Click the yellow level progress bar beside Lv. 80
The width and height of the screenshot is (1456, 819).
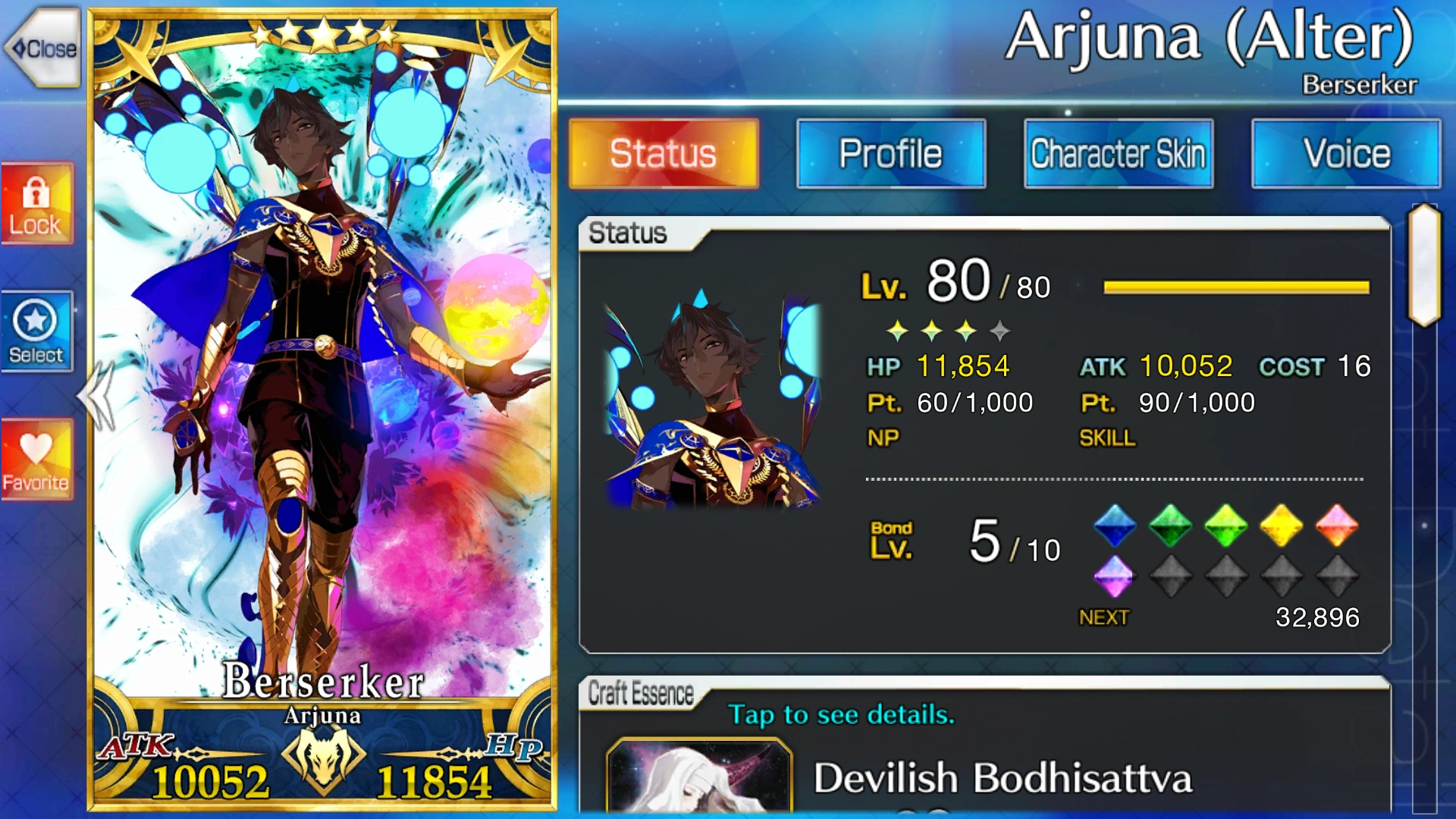click(x=1235, y=284)
